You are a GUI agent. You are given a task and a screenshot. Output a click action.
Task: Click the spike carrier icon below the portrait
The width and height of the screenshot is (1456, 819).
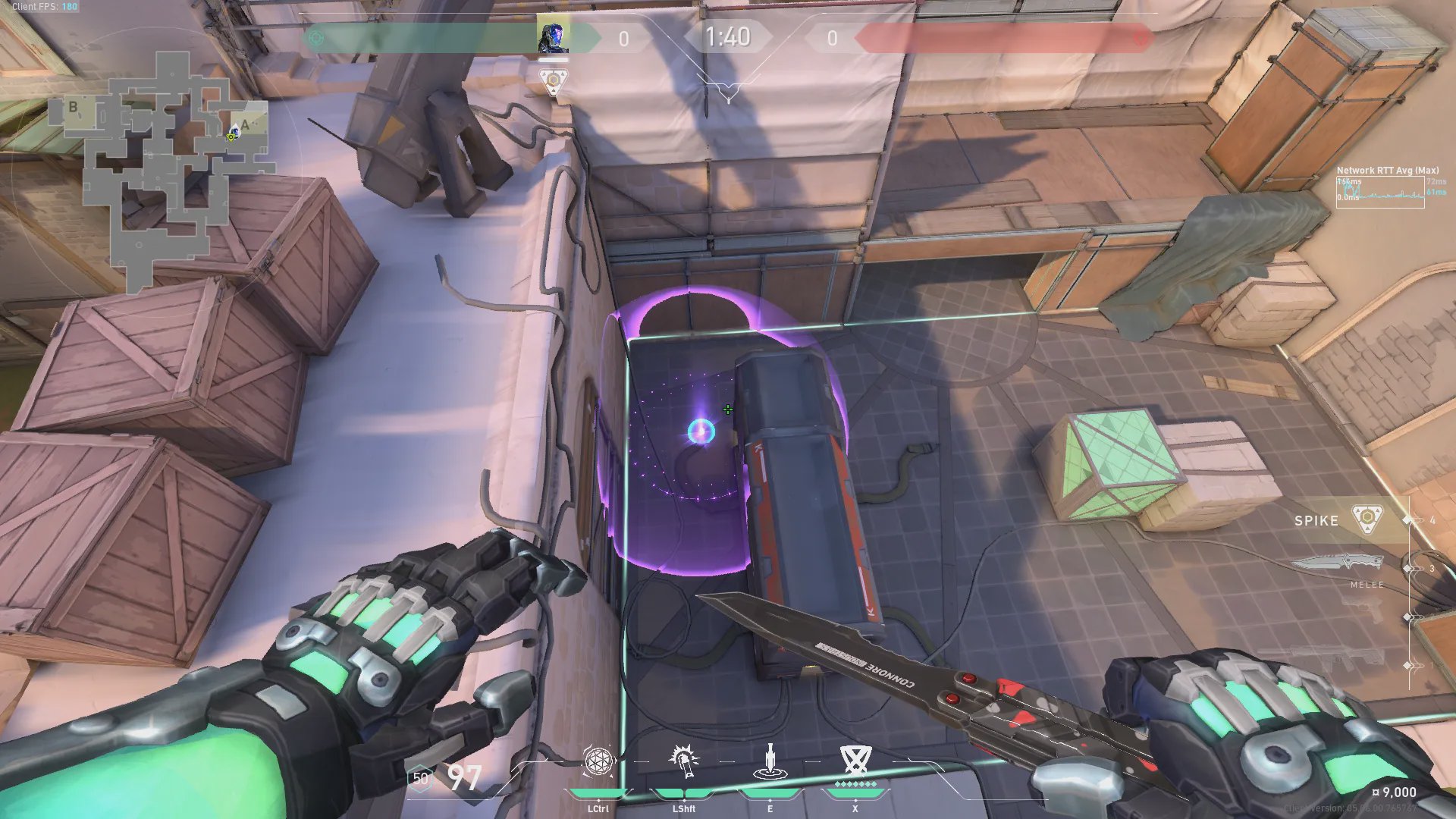tap(554, 80)
